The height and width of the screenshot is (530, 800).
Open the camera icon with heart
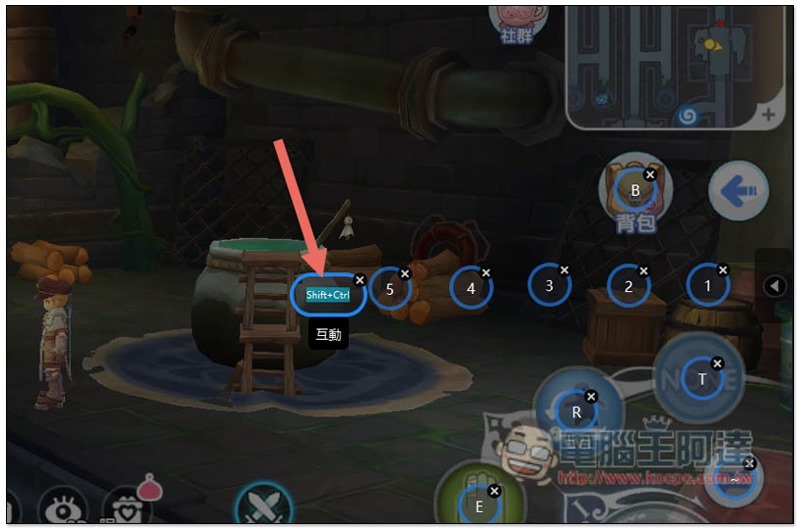[x=127, y=506]
